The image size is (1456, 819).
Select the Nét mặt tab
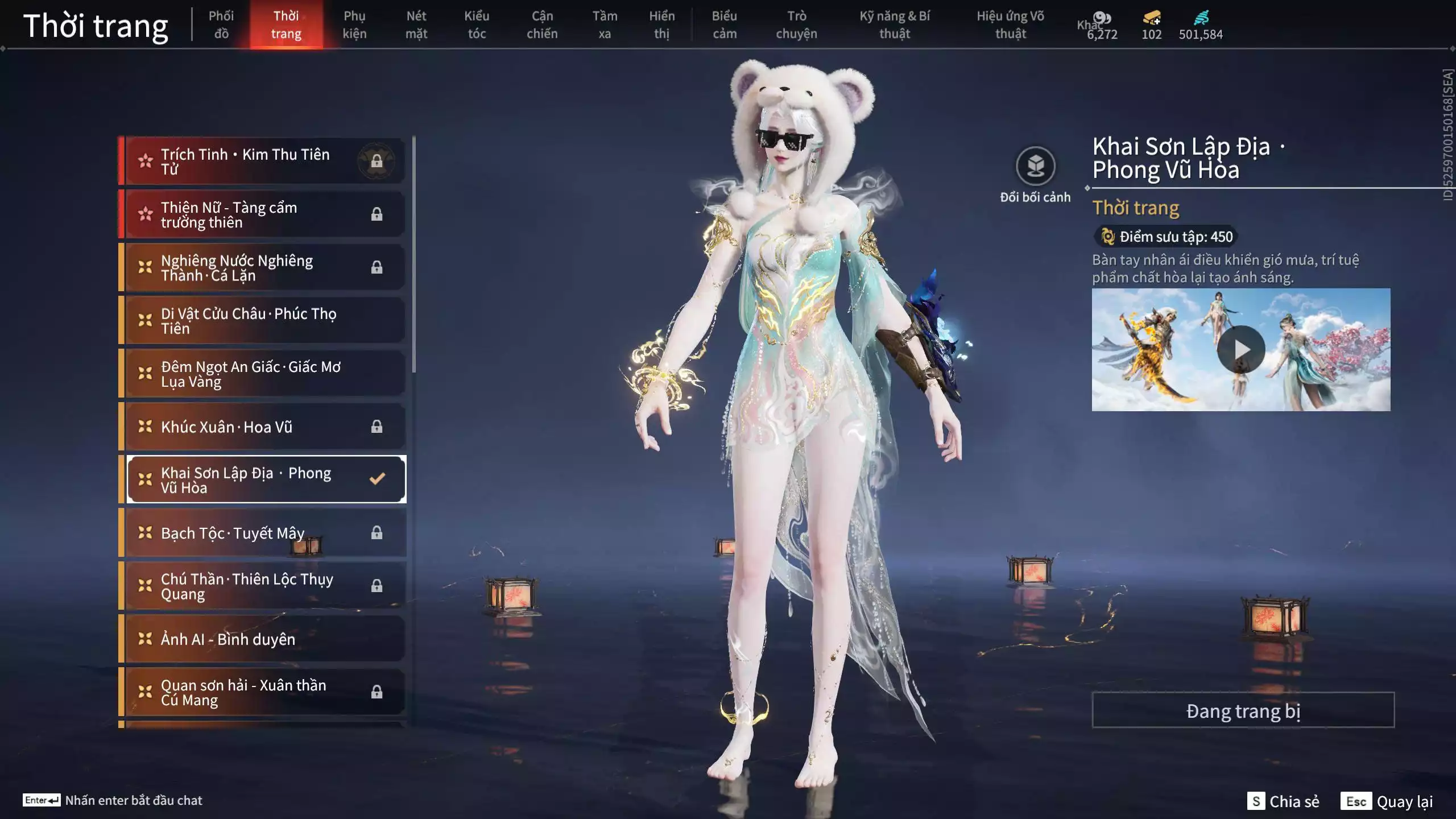[416, 24]
